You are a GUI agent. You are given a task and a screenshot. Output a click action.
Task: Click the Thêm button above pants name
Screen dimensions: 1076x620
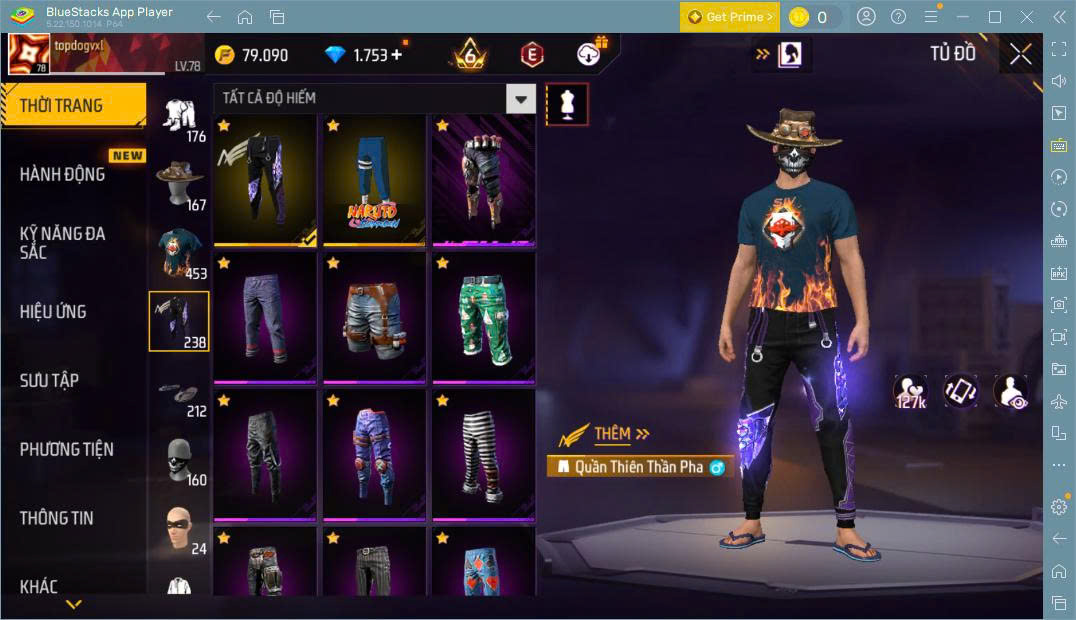[x=622, y=434]
